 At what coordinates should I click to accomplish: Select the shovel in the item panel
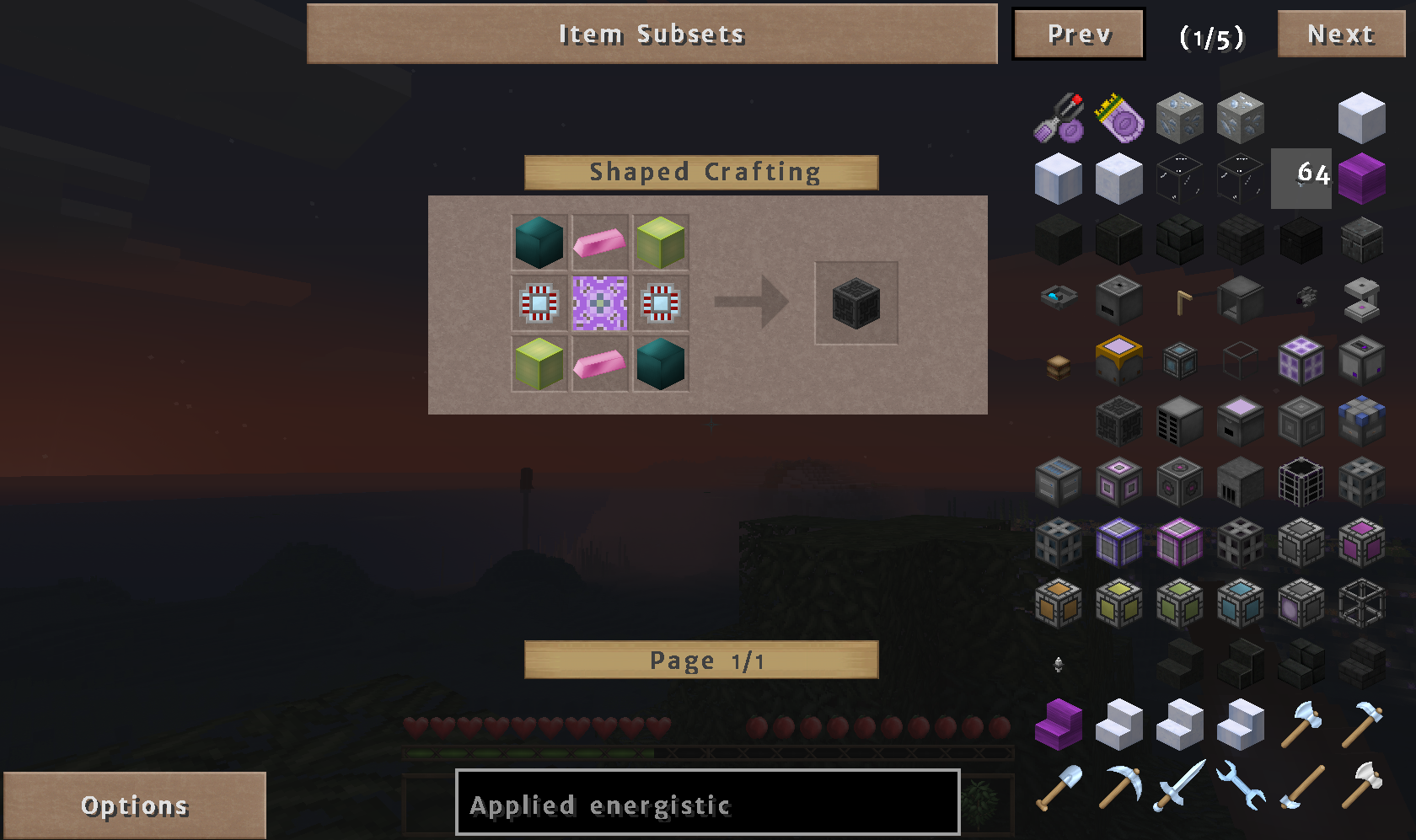(x=1059, y=785)
